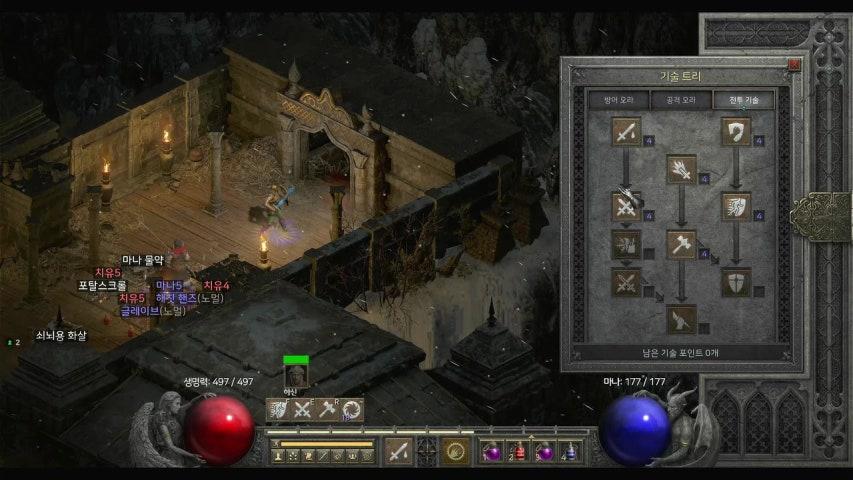The height and width of the screenshot is (480, 853).
Task: Use the blue mana potion in belt
Action: coord(569,452)
